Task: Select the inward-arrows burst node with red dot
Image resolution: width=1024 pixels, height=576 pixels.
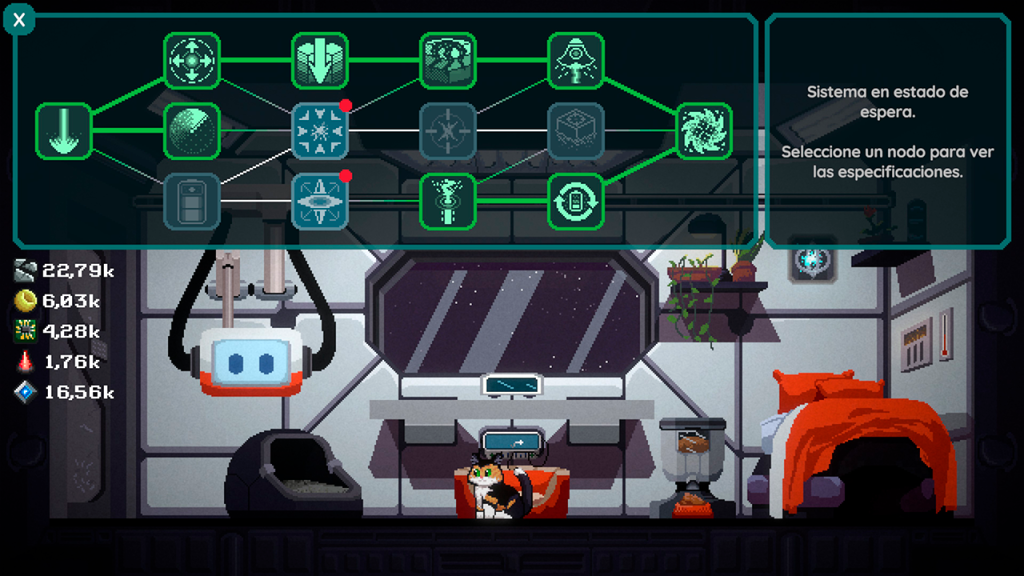Action: click(320, 131)
